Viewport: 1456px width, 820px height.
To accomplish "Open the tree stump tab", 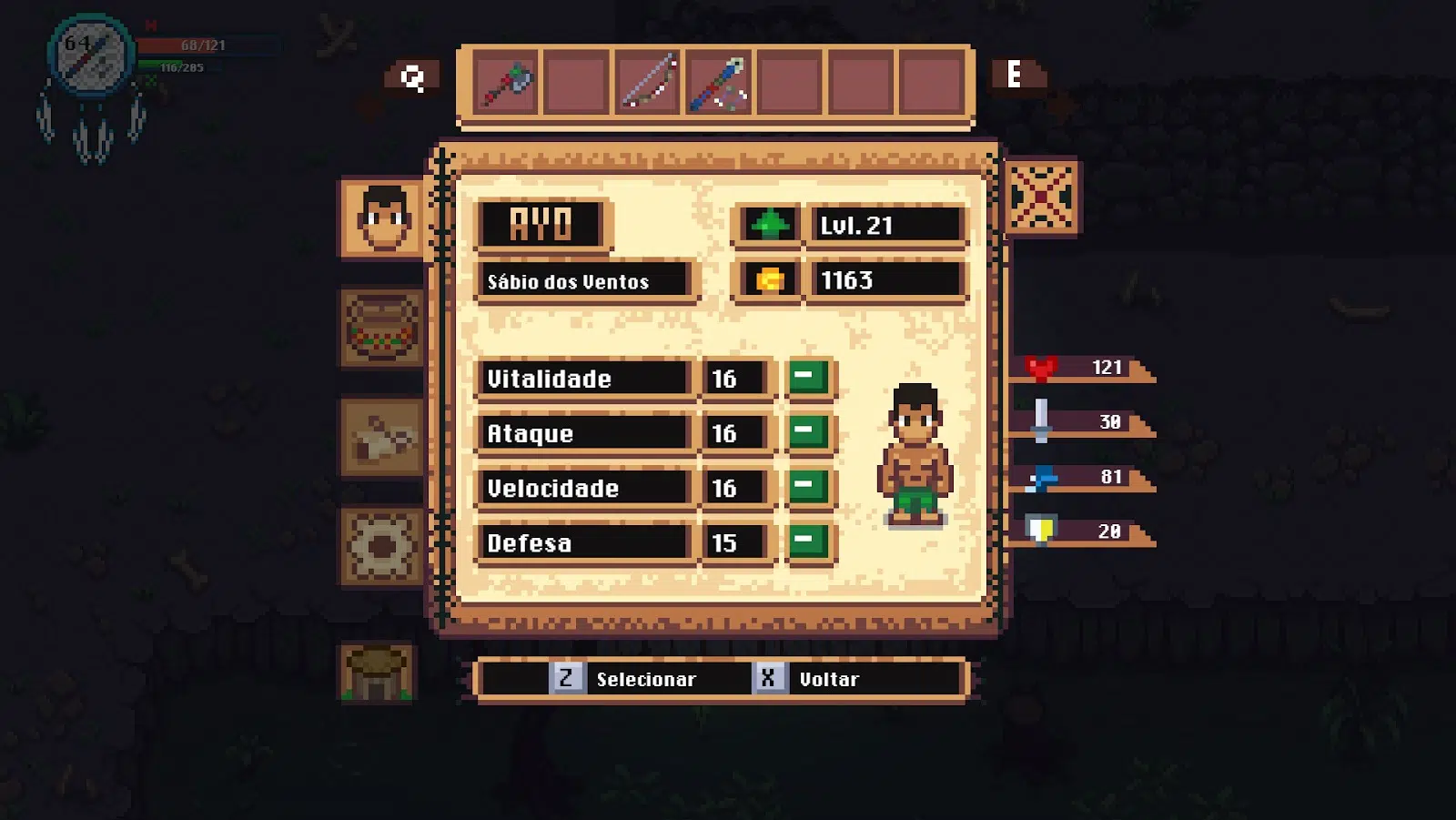I will [x=379, y=673].
